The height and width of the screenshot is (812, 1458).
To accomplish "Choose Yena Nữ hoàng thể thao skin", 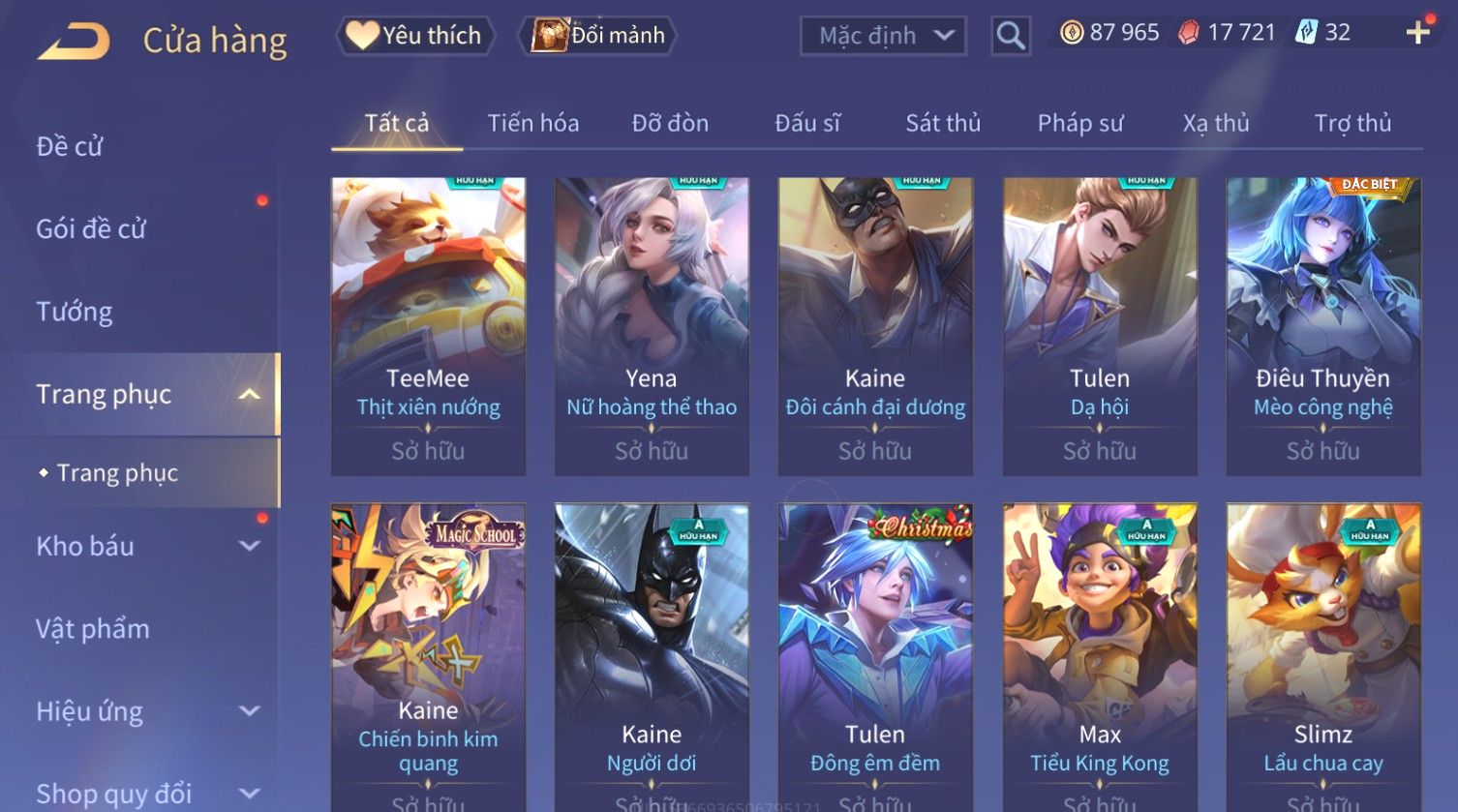I will [x=652, y=325].
